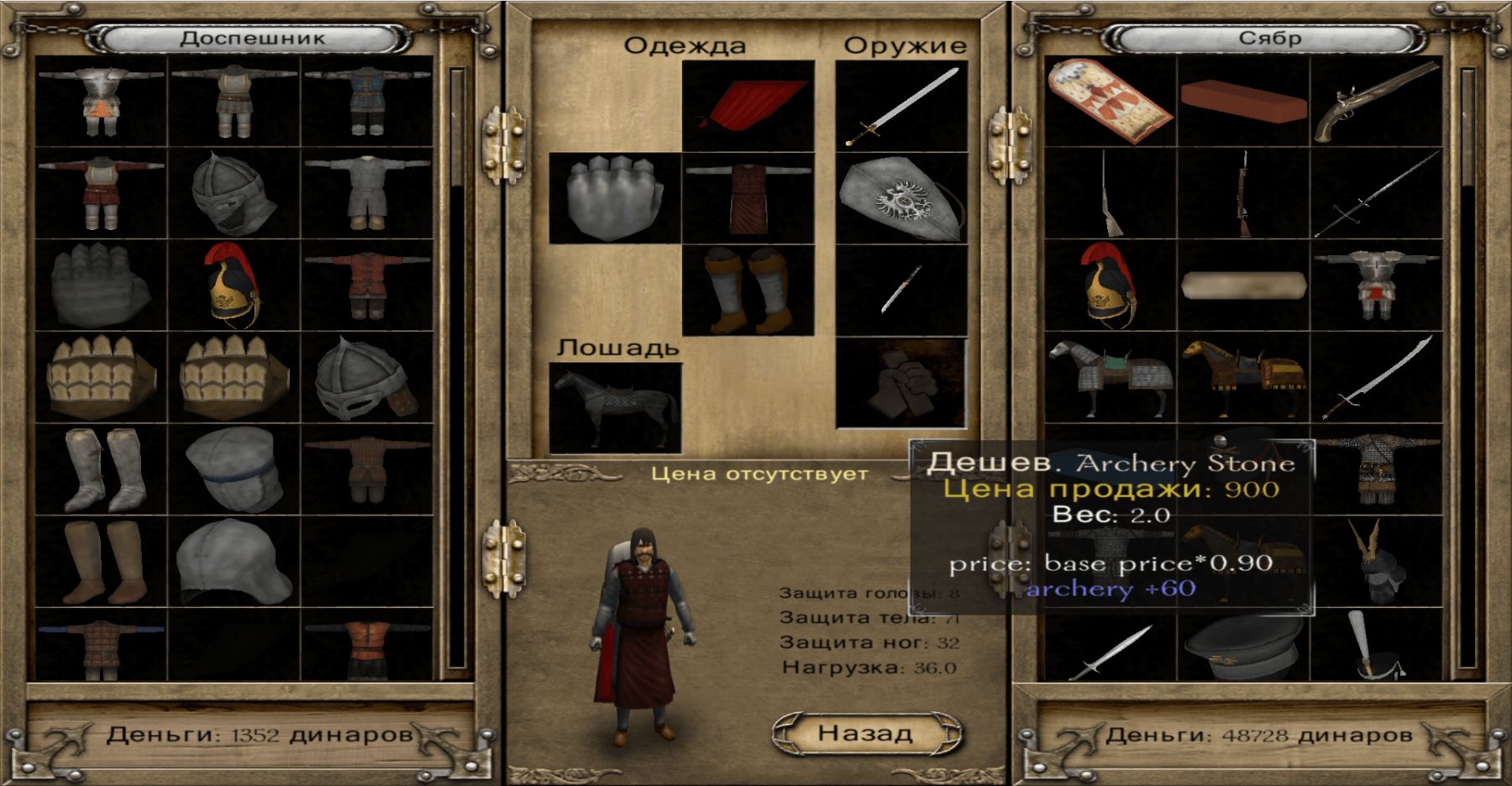Select the gold-barded horse from merchant

pyautogui.click(x=1243, y=378)
